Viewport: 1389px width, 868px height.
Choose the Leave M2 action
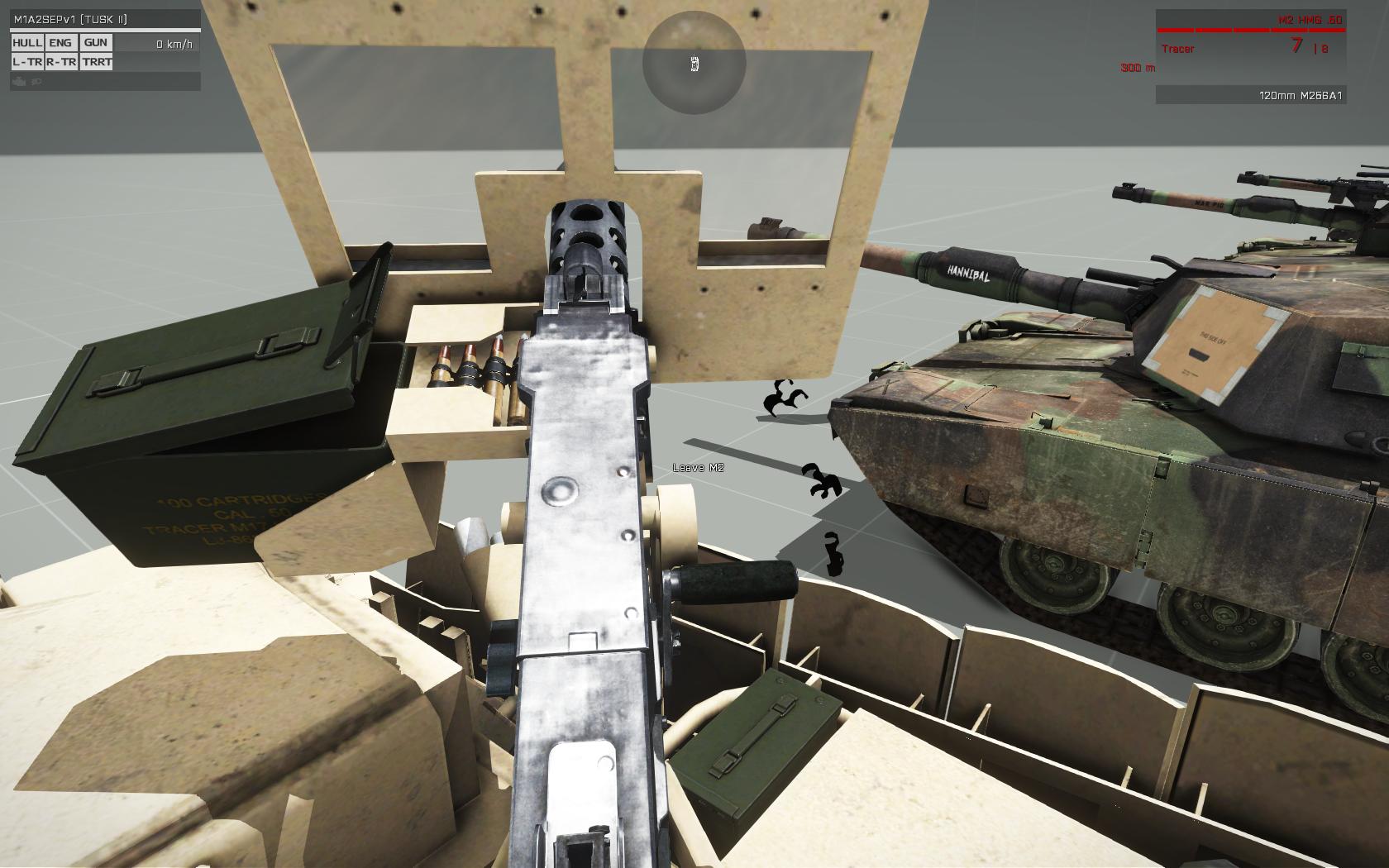[x=698, y=468]
